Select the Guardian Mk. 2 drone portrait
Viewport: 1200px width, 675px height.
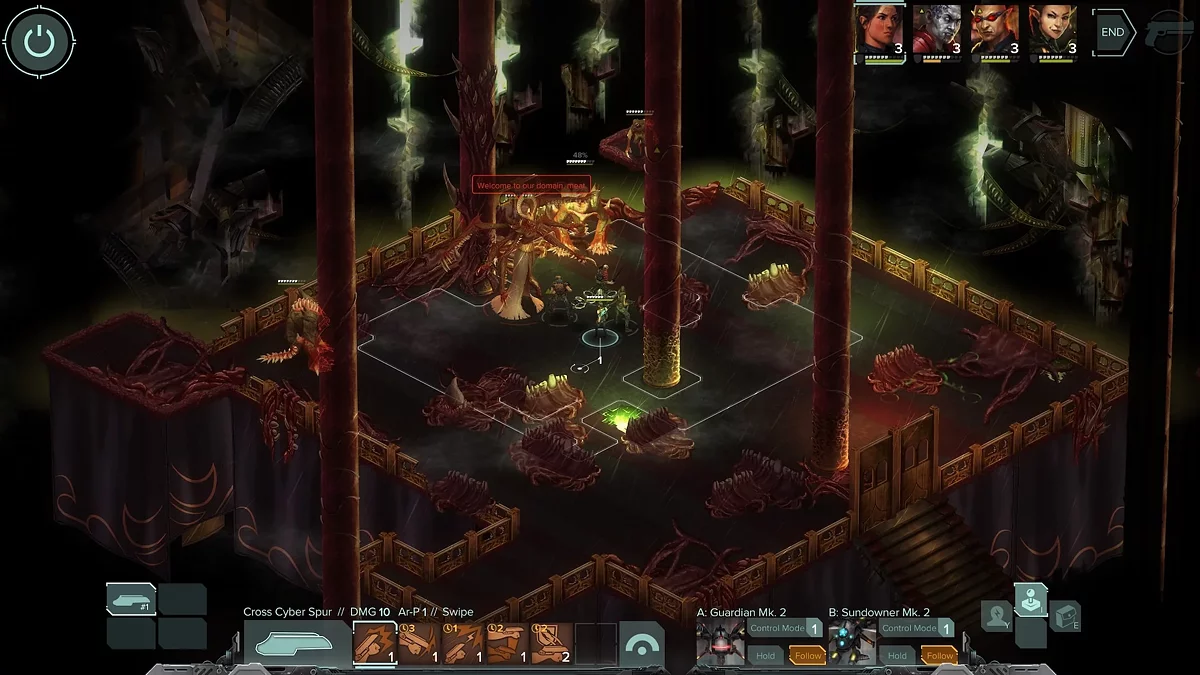point(721,642)
